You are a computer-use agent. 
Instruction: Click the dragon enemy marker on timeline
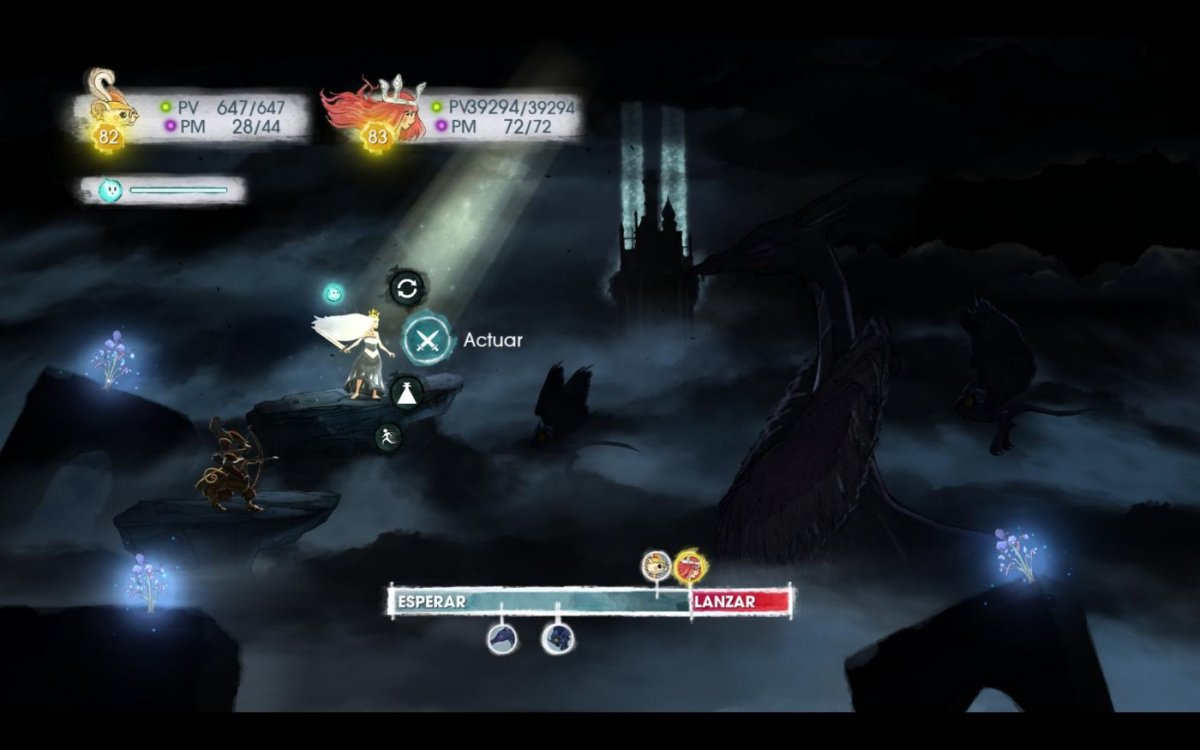pos(502,637)
